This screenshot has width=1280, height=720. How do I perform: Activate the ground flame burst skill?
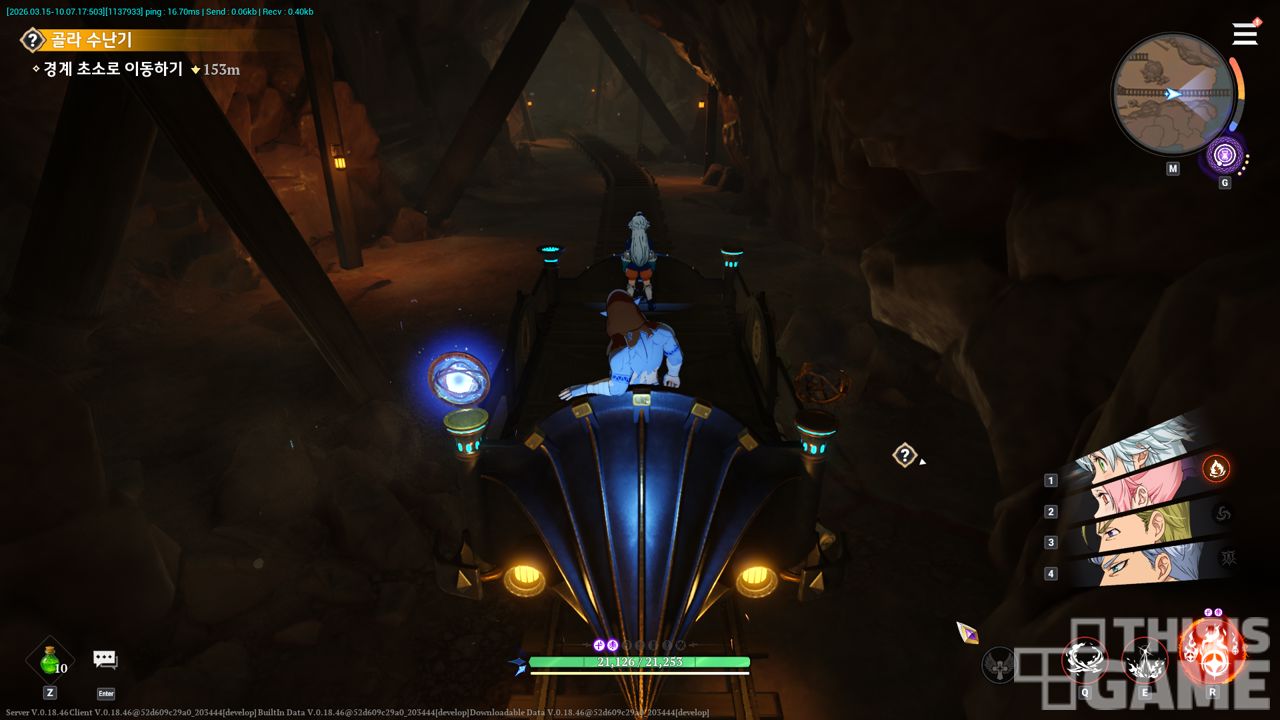(x=1144, y=660)
